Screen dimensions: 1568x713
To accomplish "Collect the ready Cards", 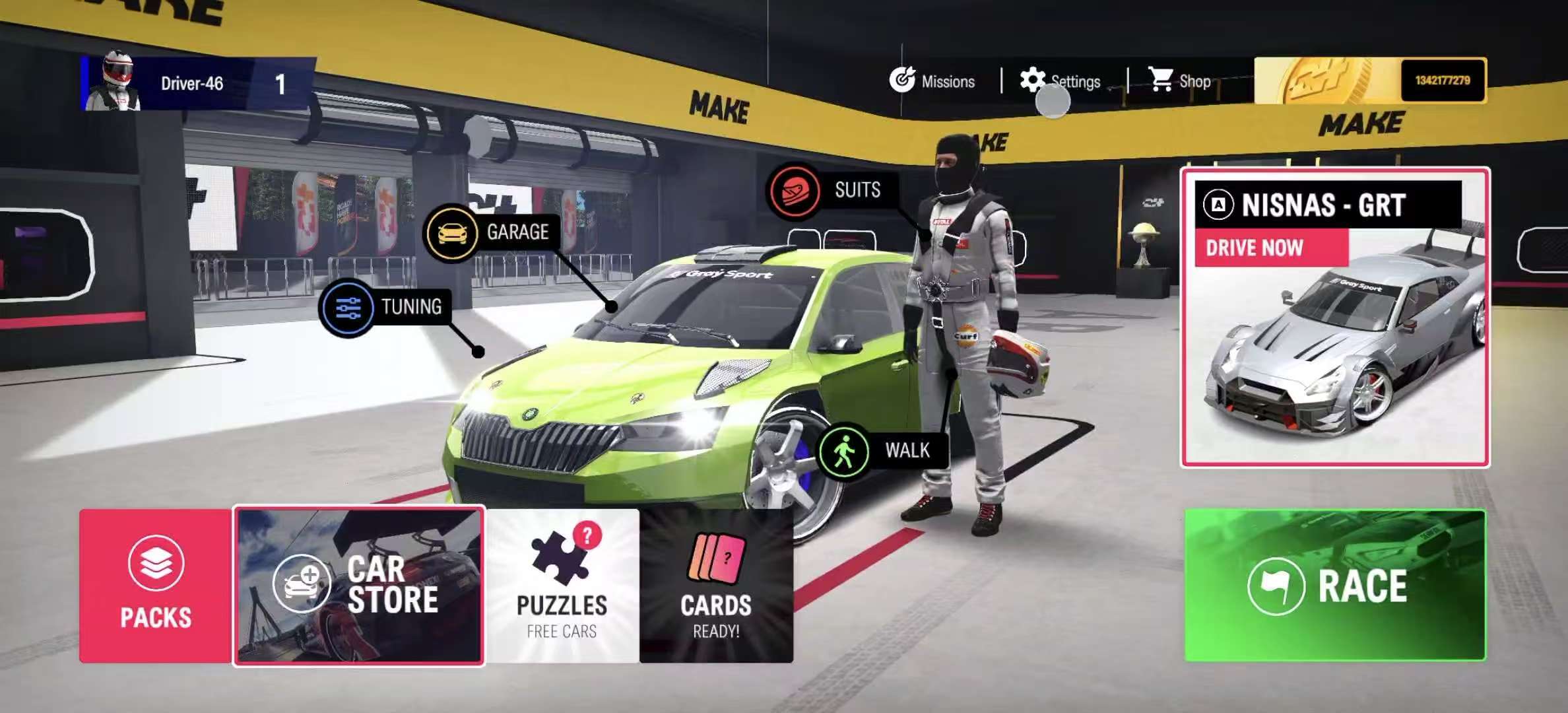I will (x=716, y=586).
